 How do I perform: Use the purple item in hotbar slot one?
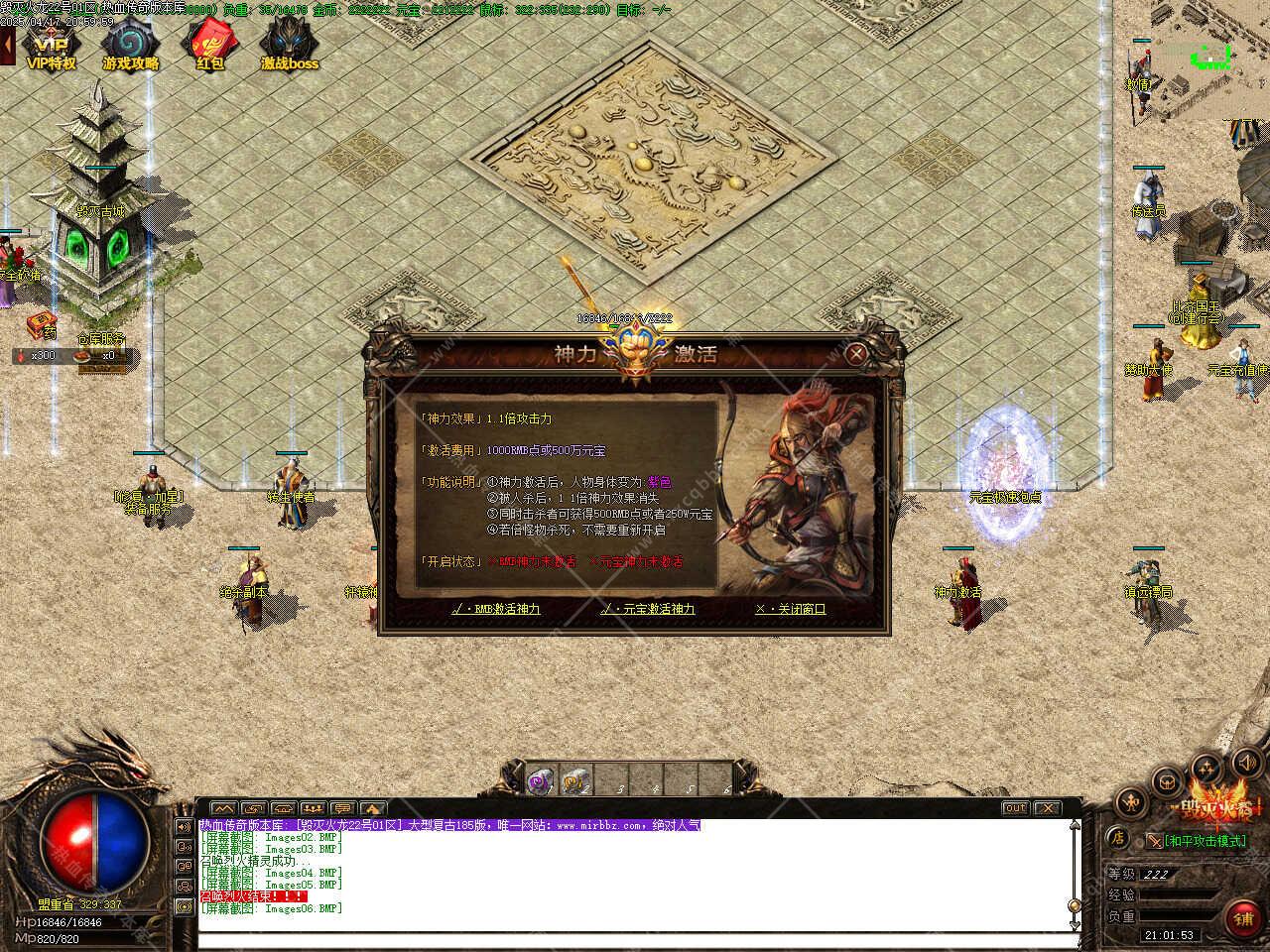click(541, 780)
